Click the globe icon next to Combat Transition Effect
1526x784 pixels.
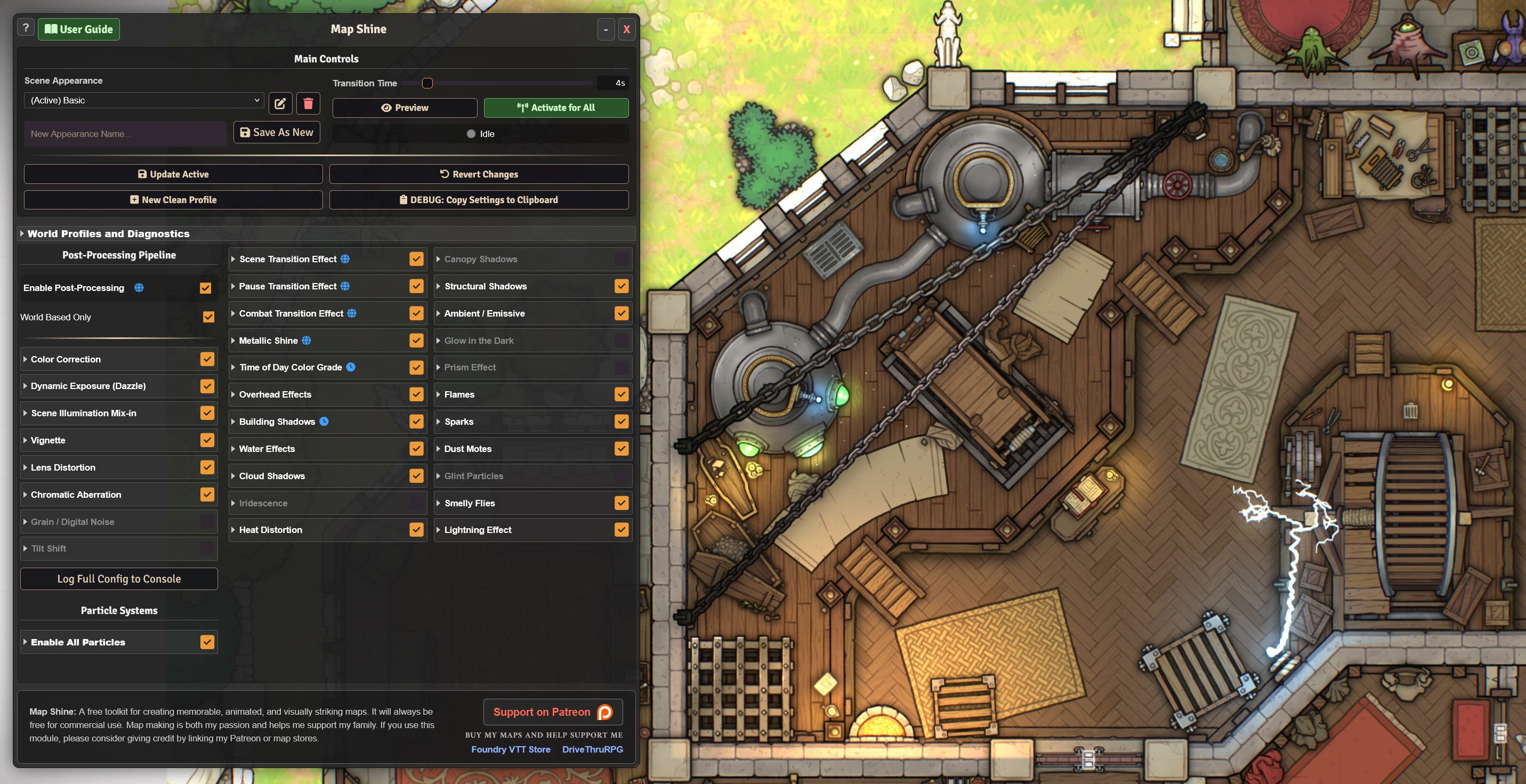352,313
